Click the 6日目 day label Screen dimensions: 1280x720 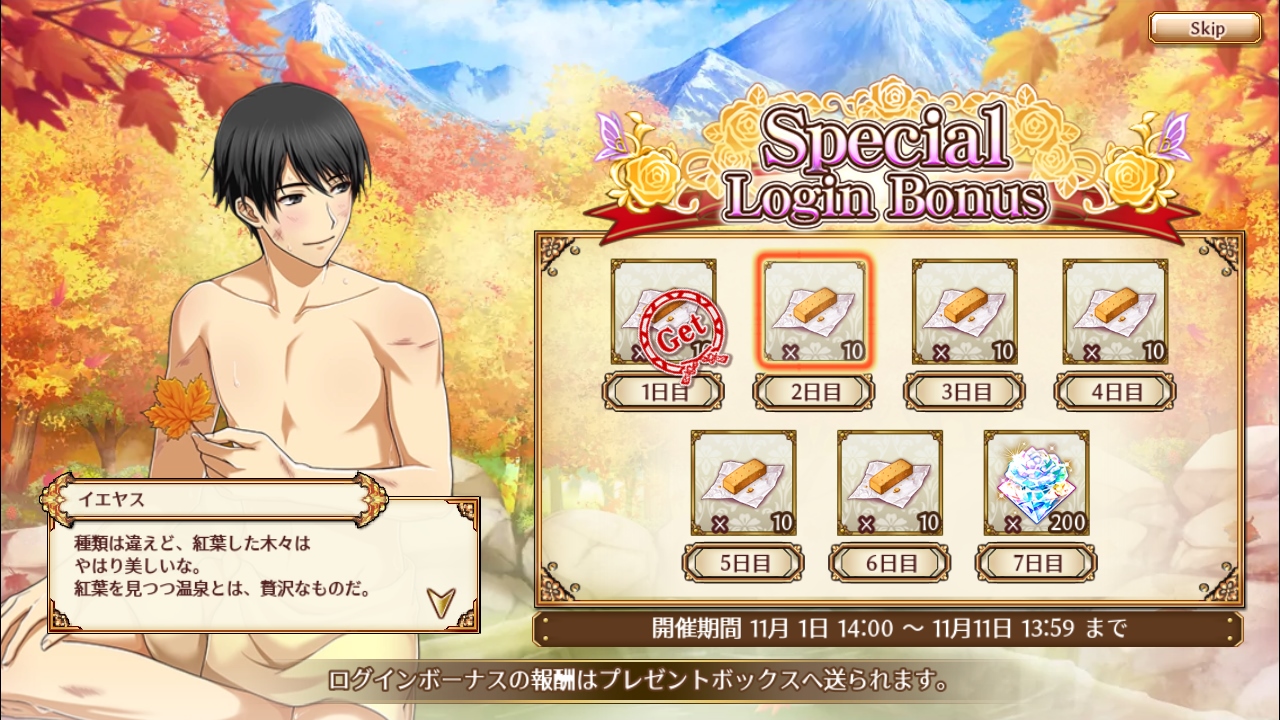pyautogui.click(x=890, y=563)
